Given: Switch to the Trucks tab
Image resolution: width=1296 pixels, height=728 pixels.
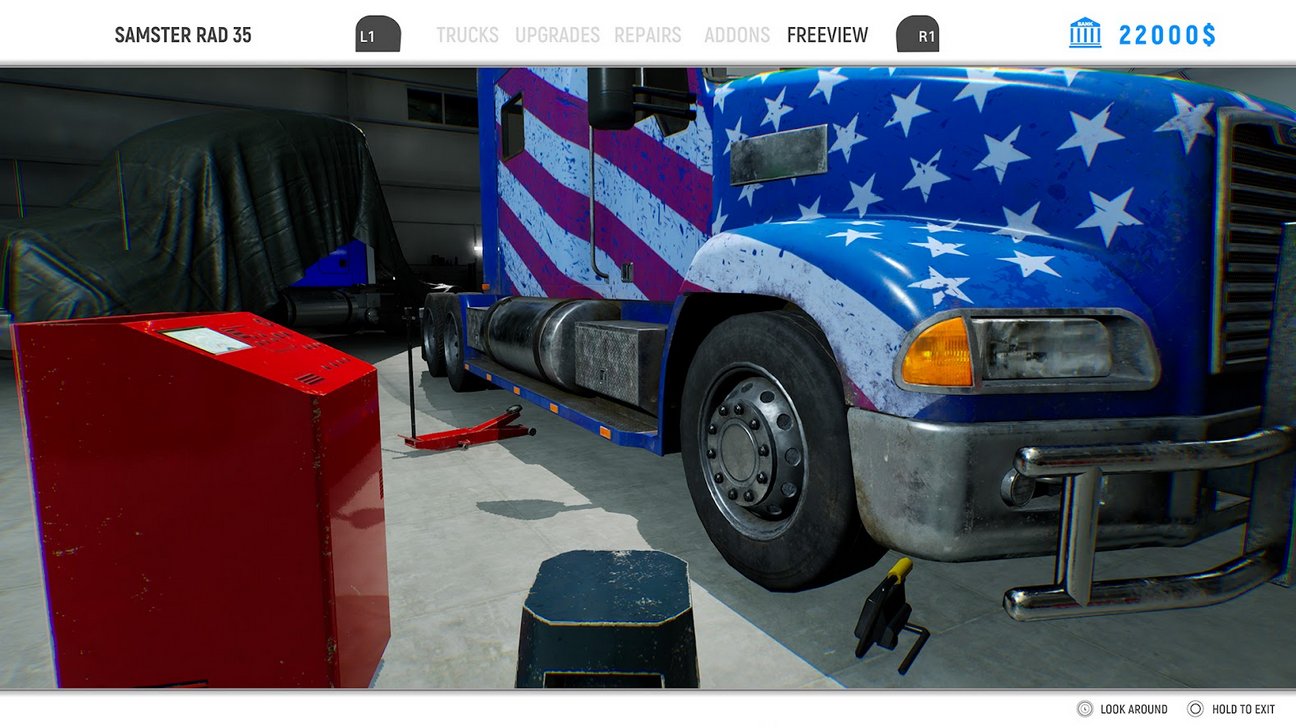Looking at the screenshot, I should point(467,35).
